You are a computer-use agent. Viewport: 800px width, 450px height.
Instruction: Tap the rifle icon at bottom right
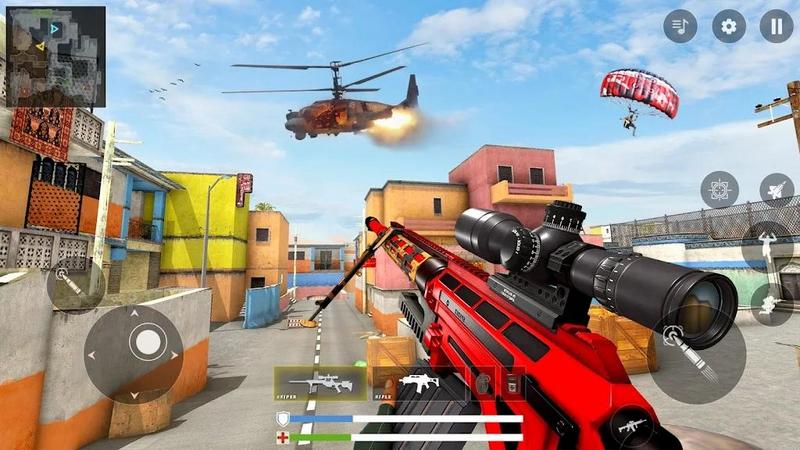(x=635, y=426)
